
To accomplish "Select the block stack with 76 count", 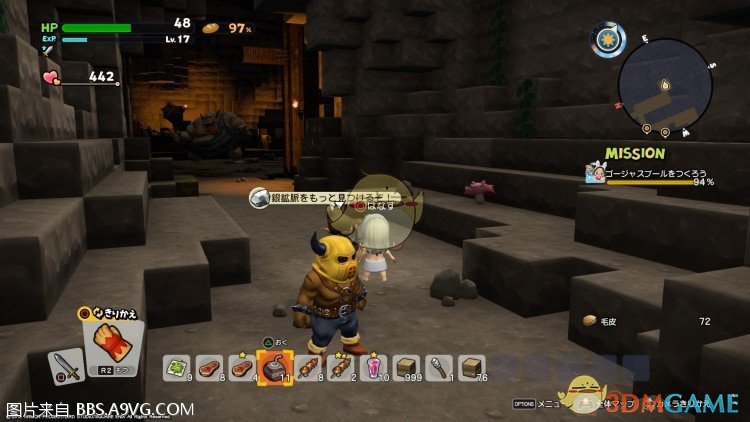I will (x=470, y=368).
